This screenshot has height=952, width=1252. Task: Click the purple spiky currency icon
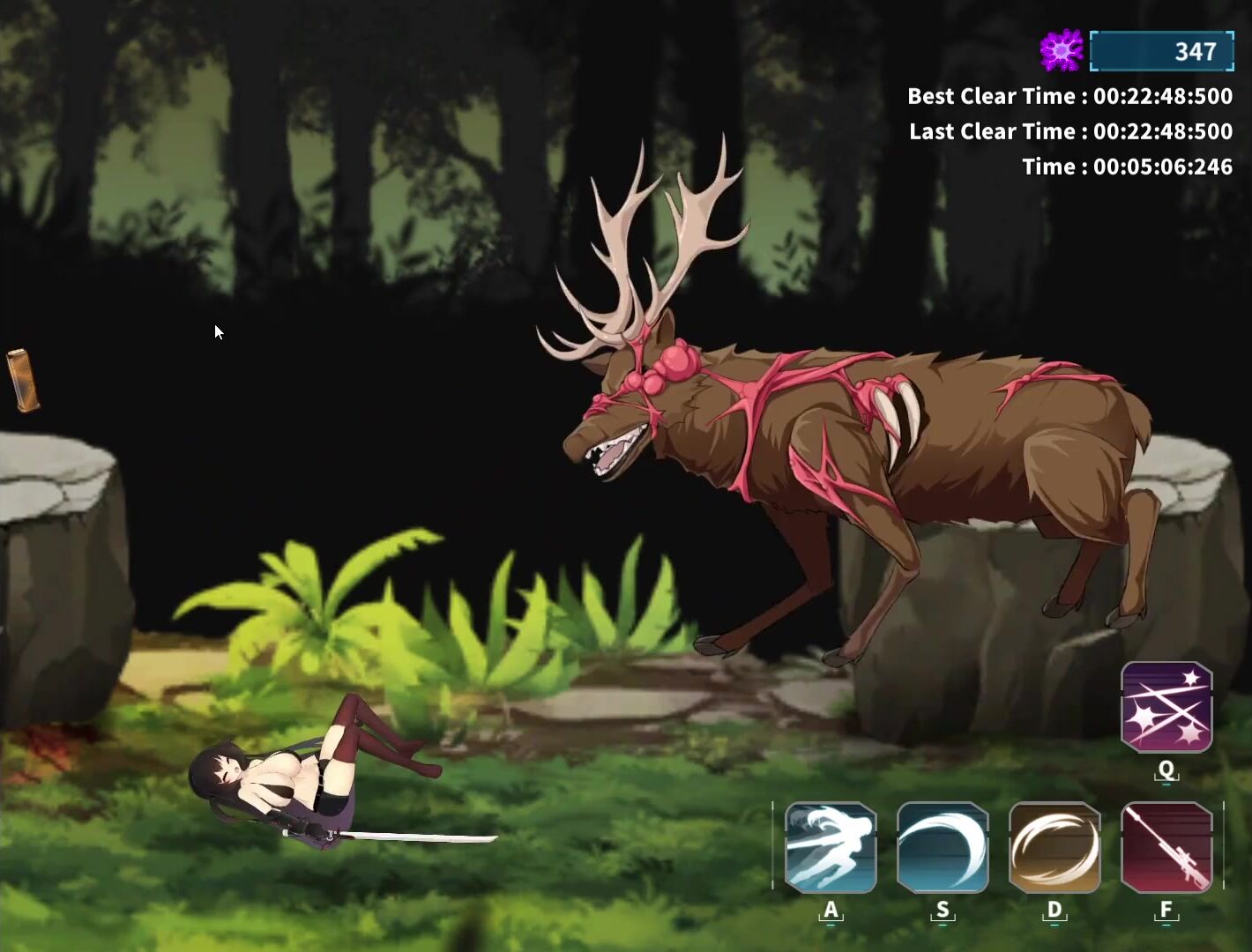click(x=1062, y=50)
